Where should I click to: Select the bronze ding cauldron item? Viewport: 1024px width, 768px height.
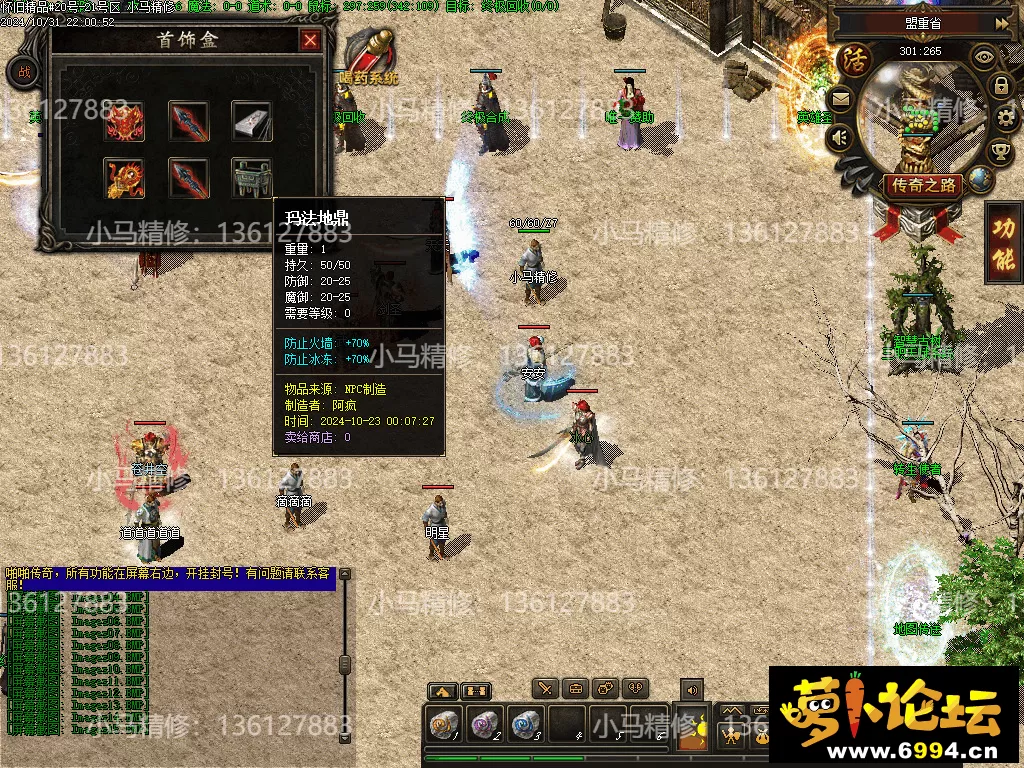point(252,178)
